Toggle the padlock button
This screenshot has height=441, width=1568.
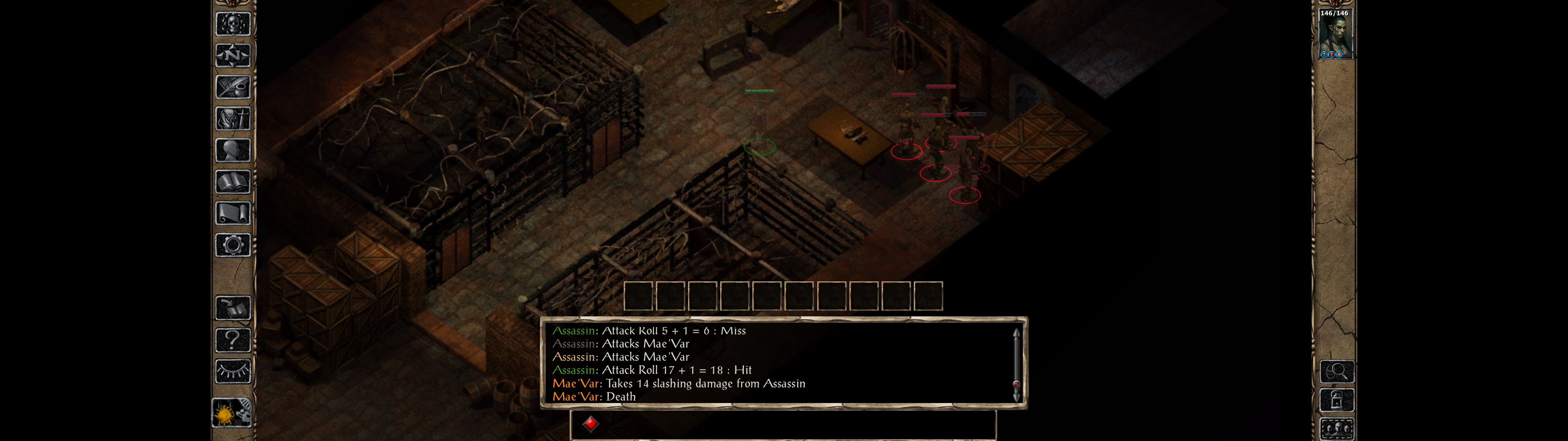pyautogui.click(x=1337, y=400)
